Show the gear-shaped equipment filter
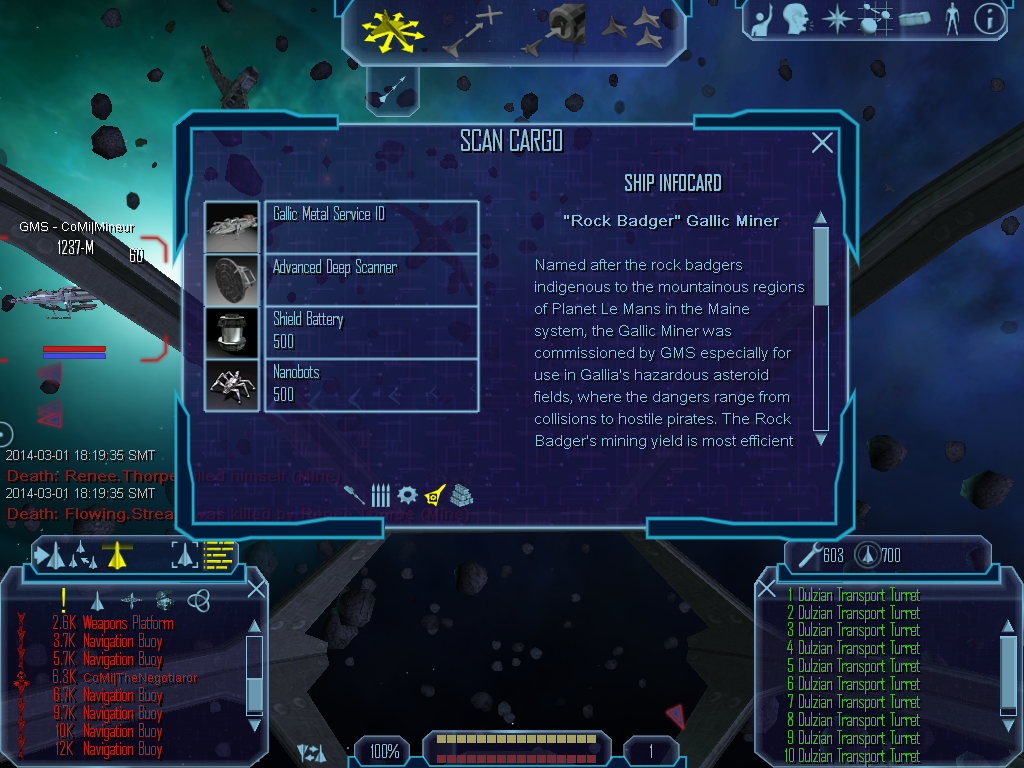Screen dimensions: 1024x768 tap(407, 494)
